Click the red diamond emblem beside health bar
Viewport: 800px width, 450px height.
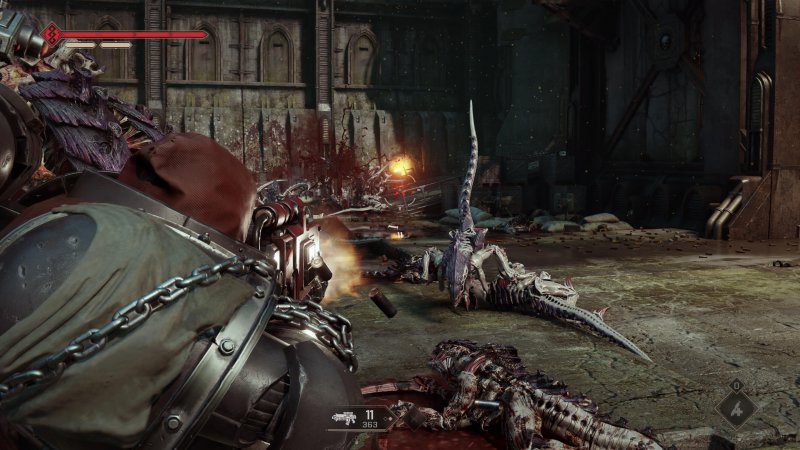click(x=52, y=36)
